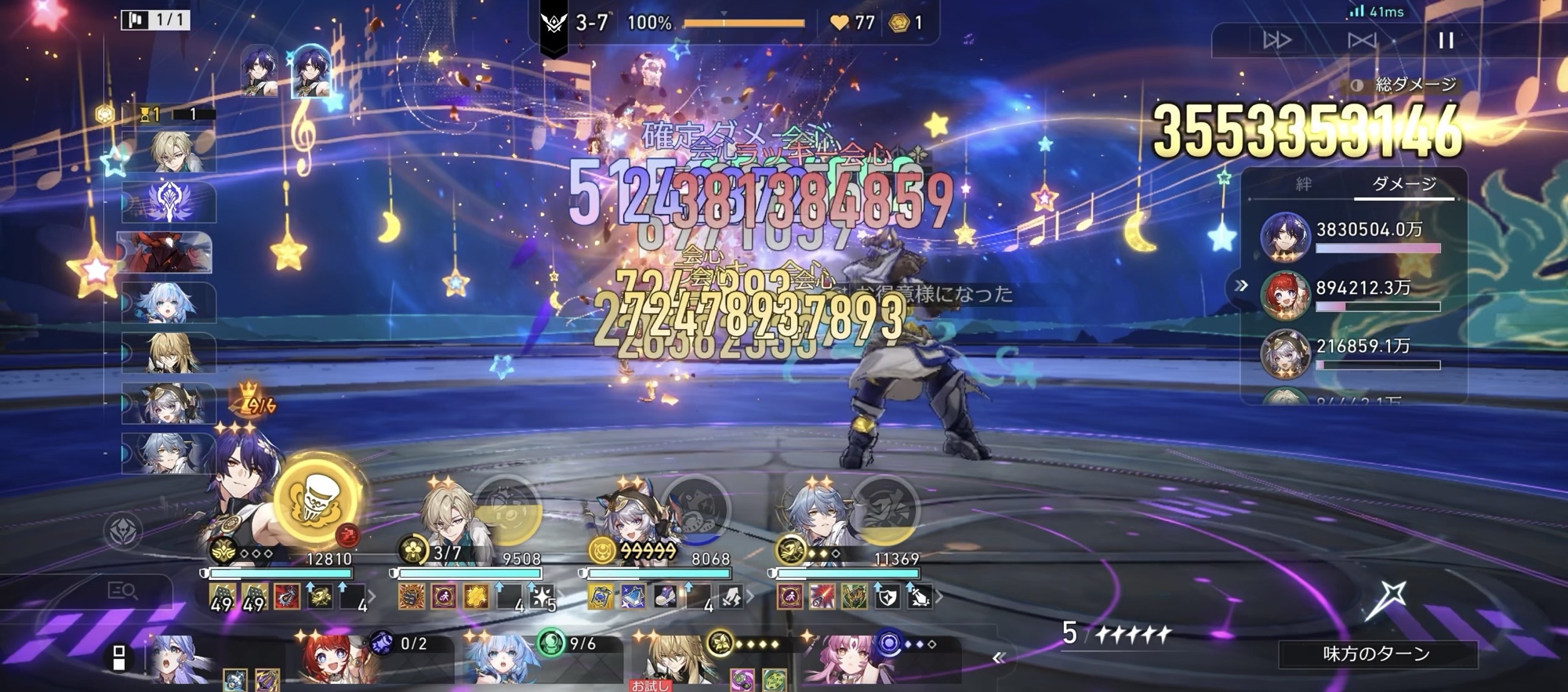Tap the flag 1/1 wave indicator
Screen dimensions: 1568x692
coord(155,20)
